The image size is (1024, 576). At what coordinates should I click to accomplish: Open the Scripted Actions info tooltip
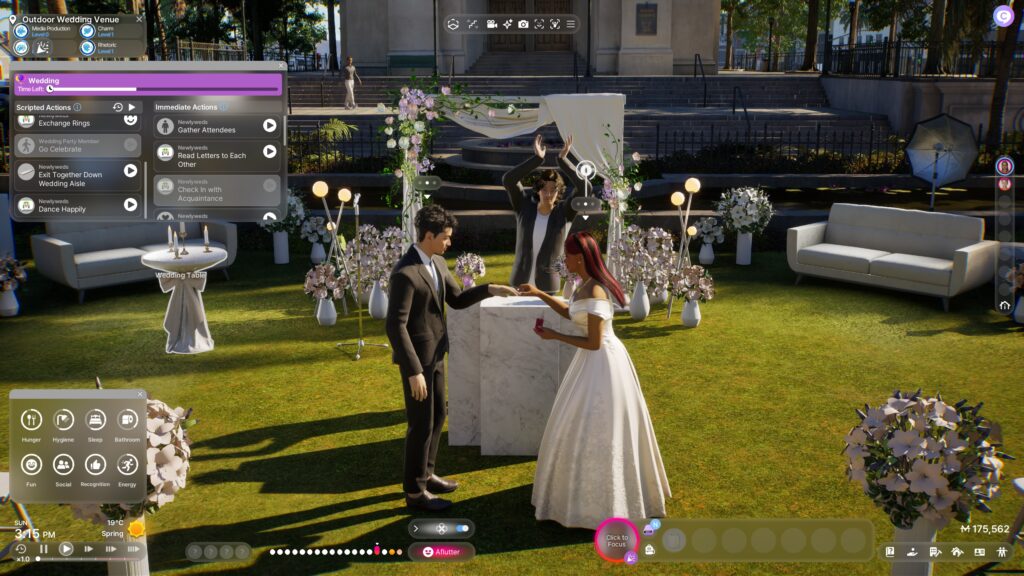click(77, 107)
